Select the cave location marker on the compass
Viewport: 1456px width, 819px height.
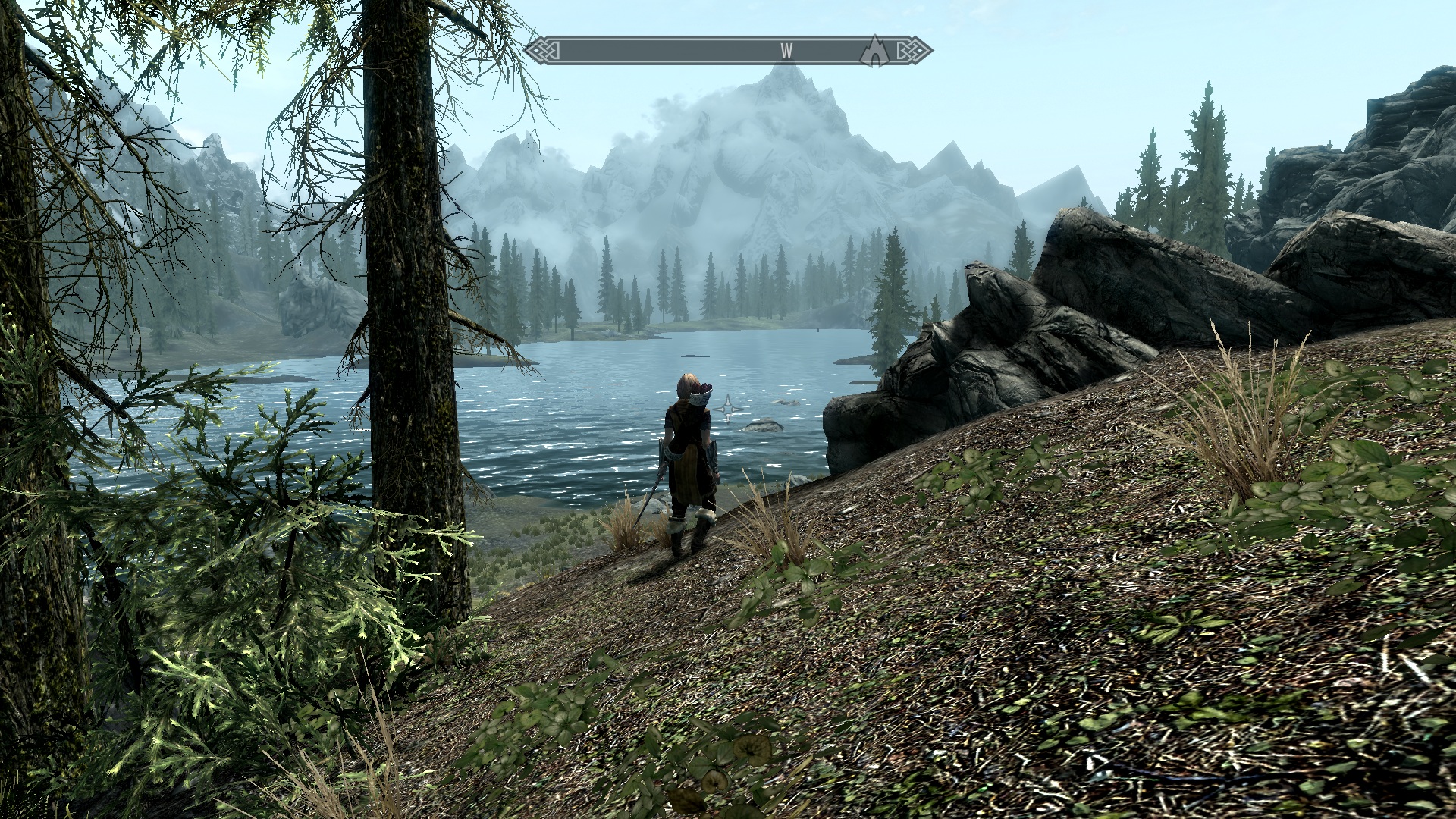tap(874, 52)
